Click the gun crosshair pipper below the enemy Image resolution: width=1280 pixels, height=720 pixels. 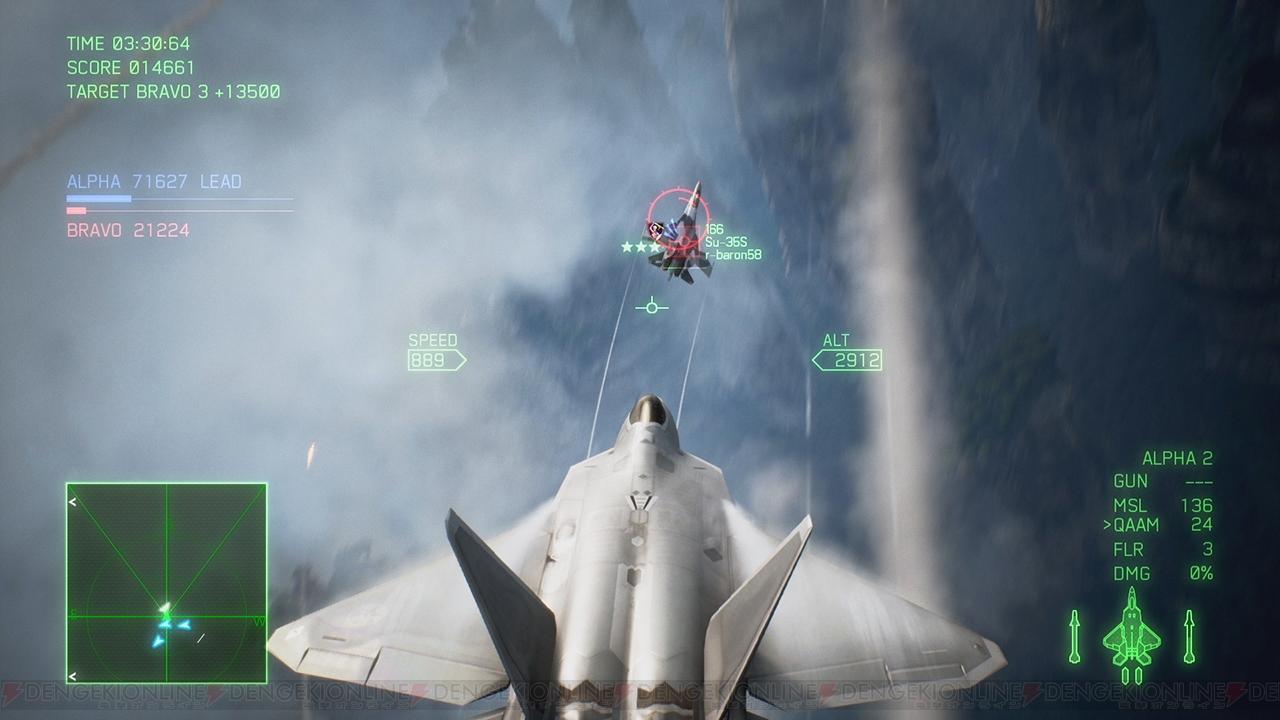(650, 306)
